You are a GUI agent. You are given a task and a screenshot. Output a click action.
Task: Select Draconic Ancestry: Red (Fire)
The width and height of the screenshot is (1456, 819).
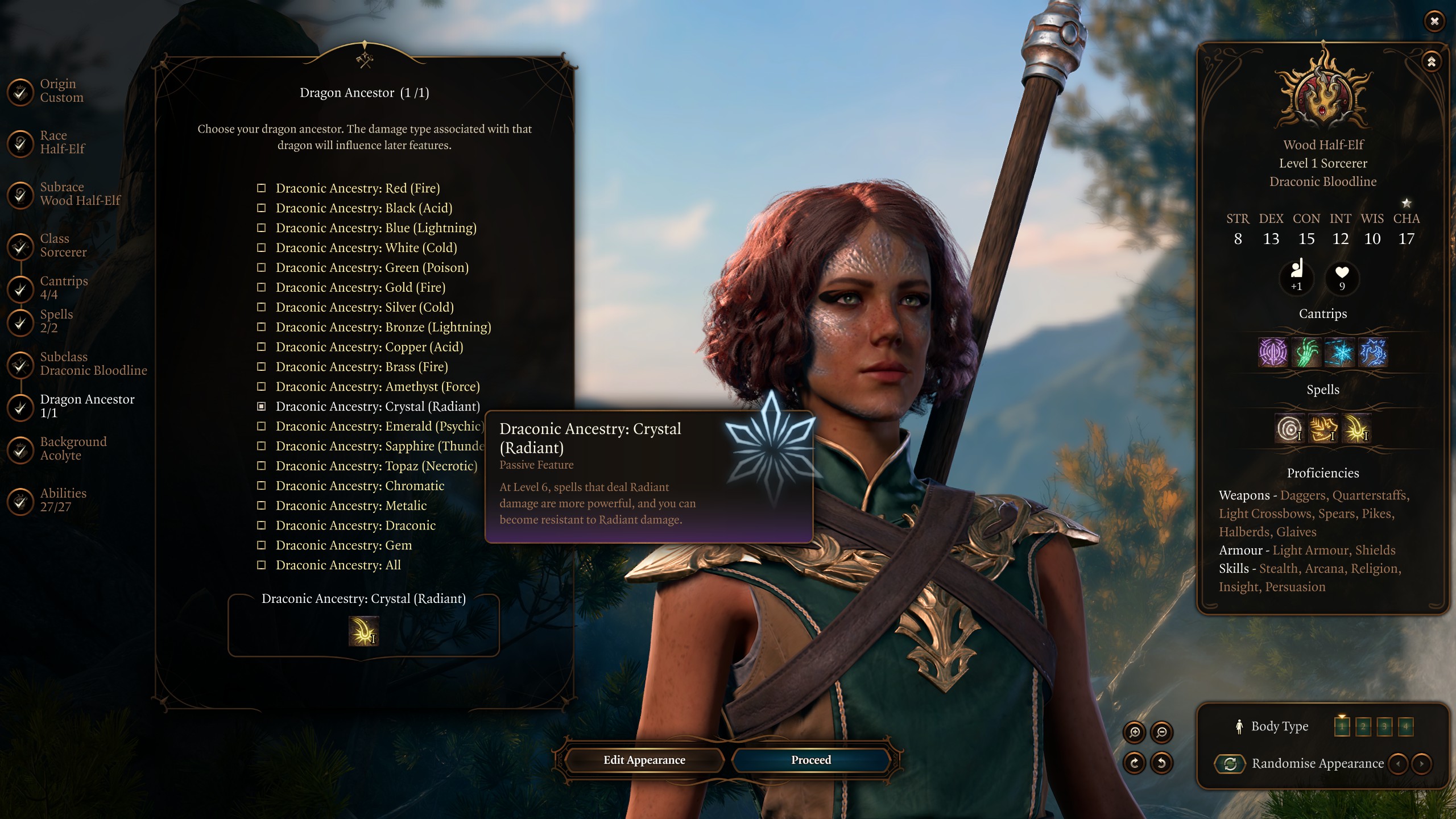(357, 188)
